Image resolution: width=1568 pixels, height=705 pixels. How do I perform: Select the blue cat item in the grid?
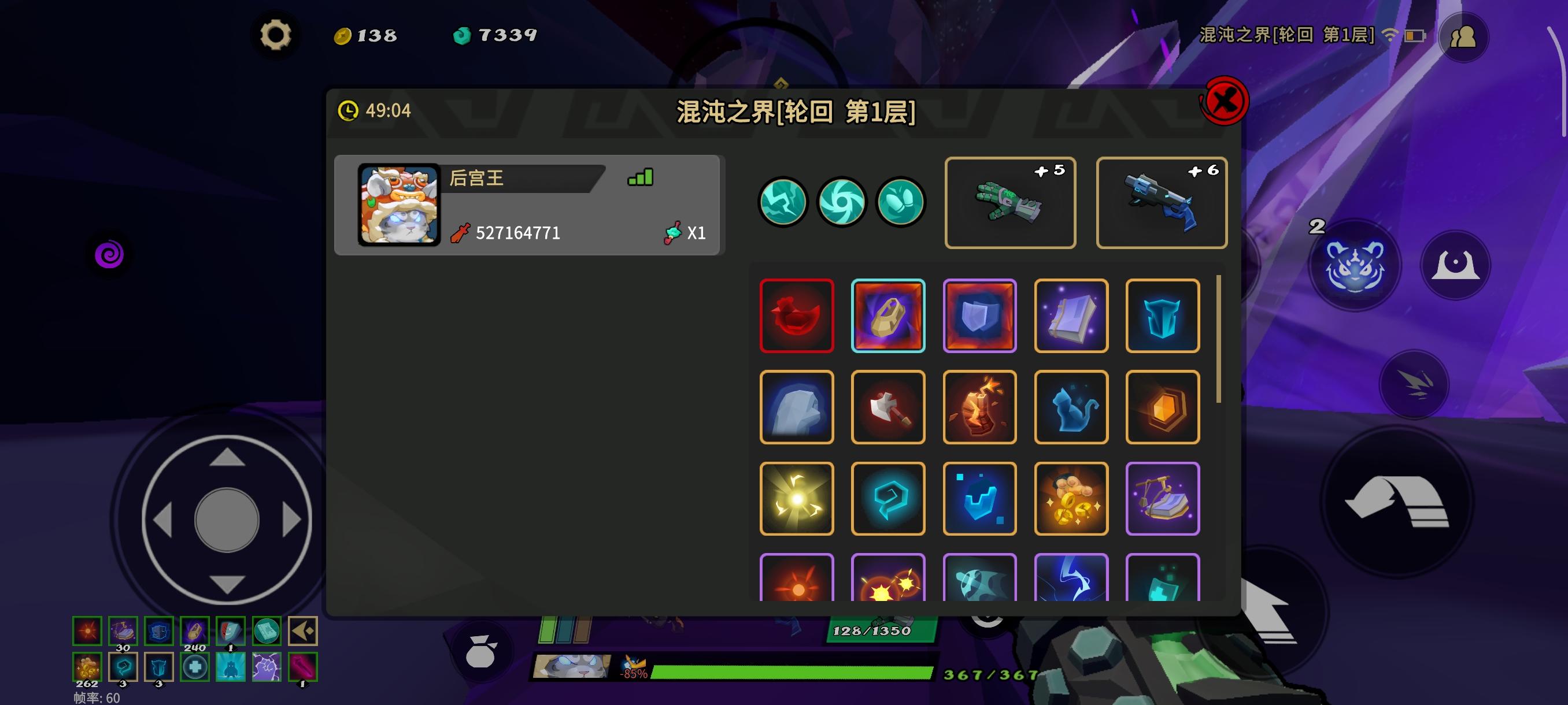1071,406
